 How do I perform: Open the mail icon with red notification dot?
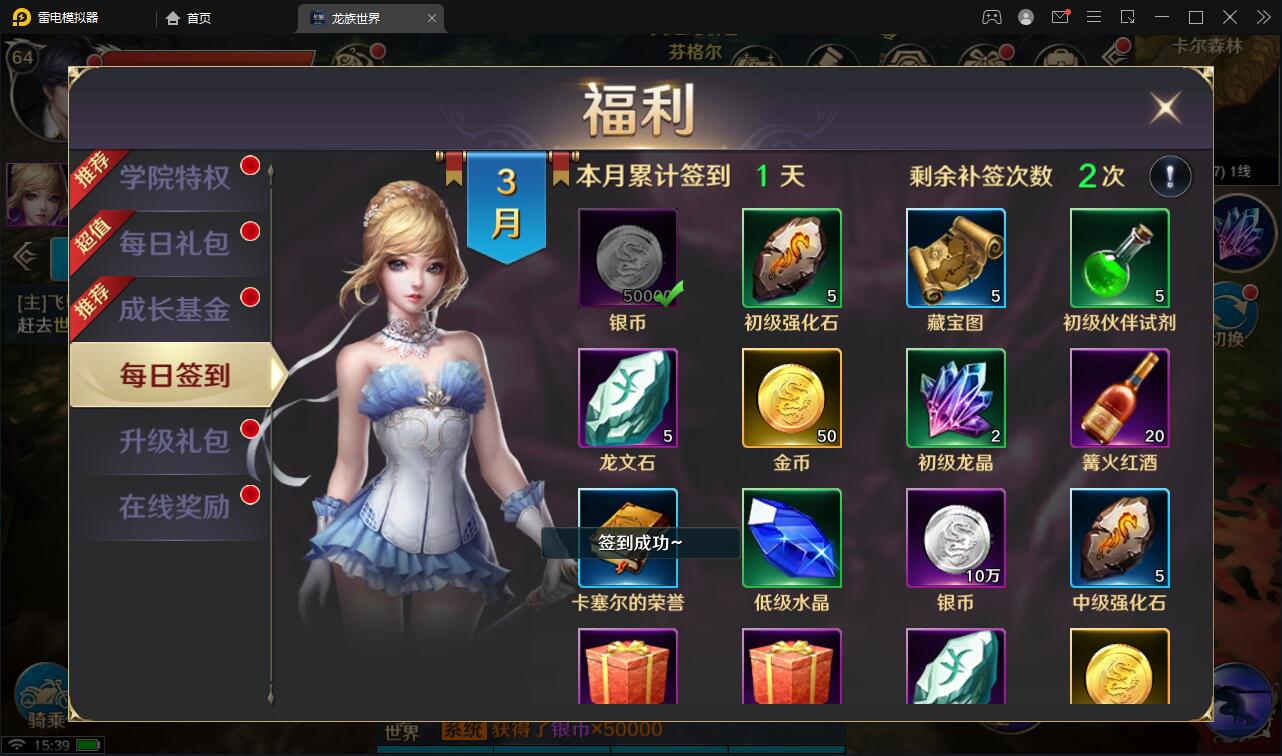point(1060,17)
